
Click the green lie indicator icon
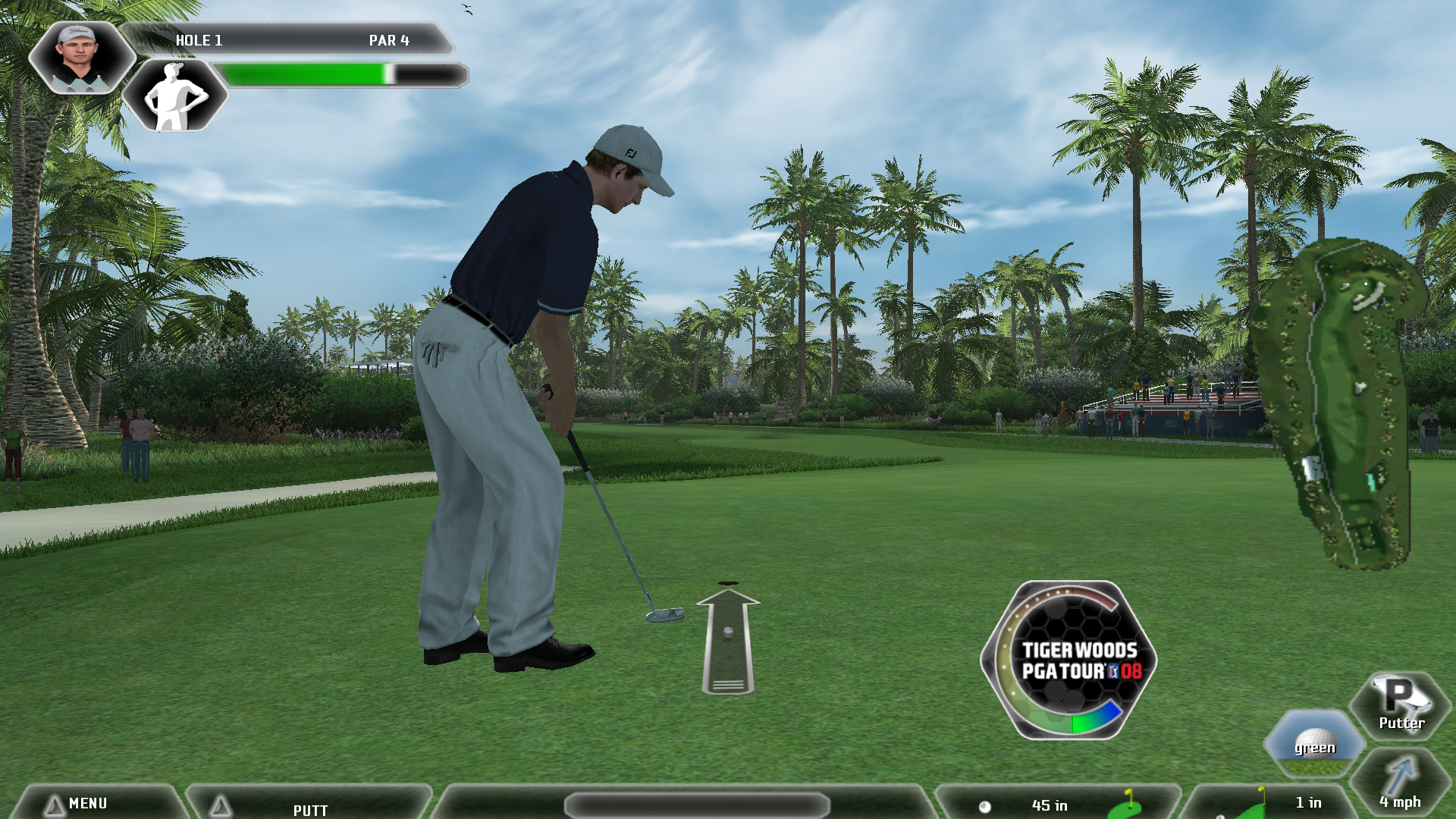(x=1314, y=745)
